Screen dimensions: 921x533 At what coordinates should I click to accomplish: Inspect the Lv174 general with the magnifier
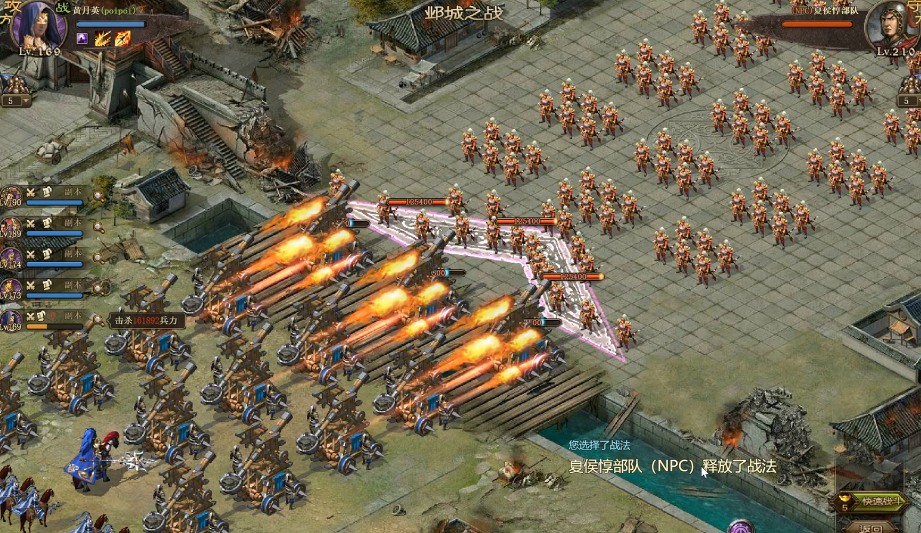point(97,257)
